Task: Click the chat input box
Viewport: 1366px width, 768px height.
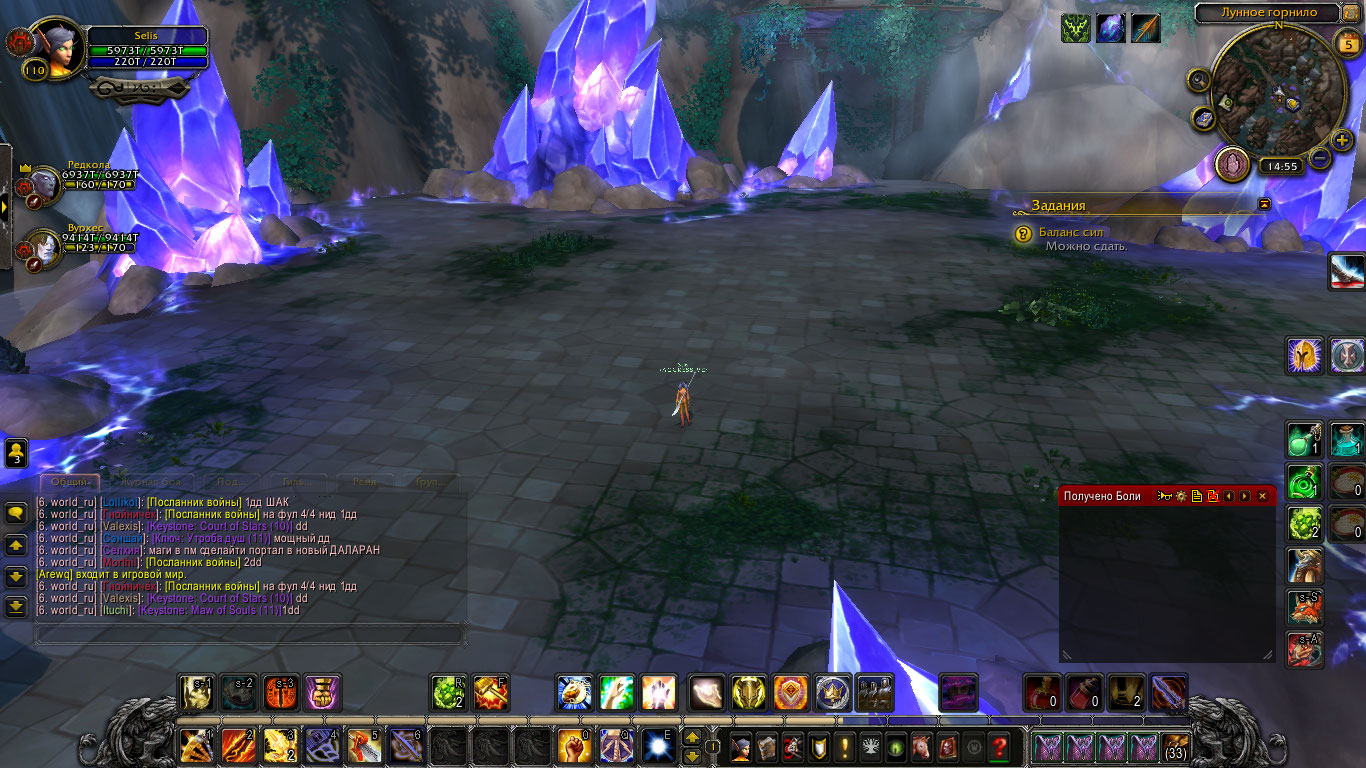Action: pyautogui.click(x=250, y=634)
